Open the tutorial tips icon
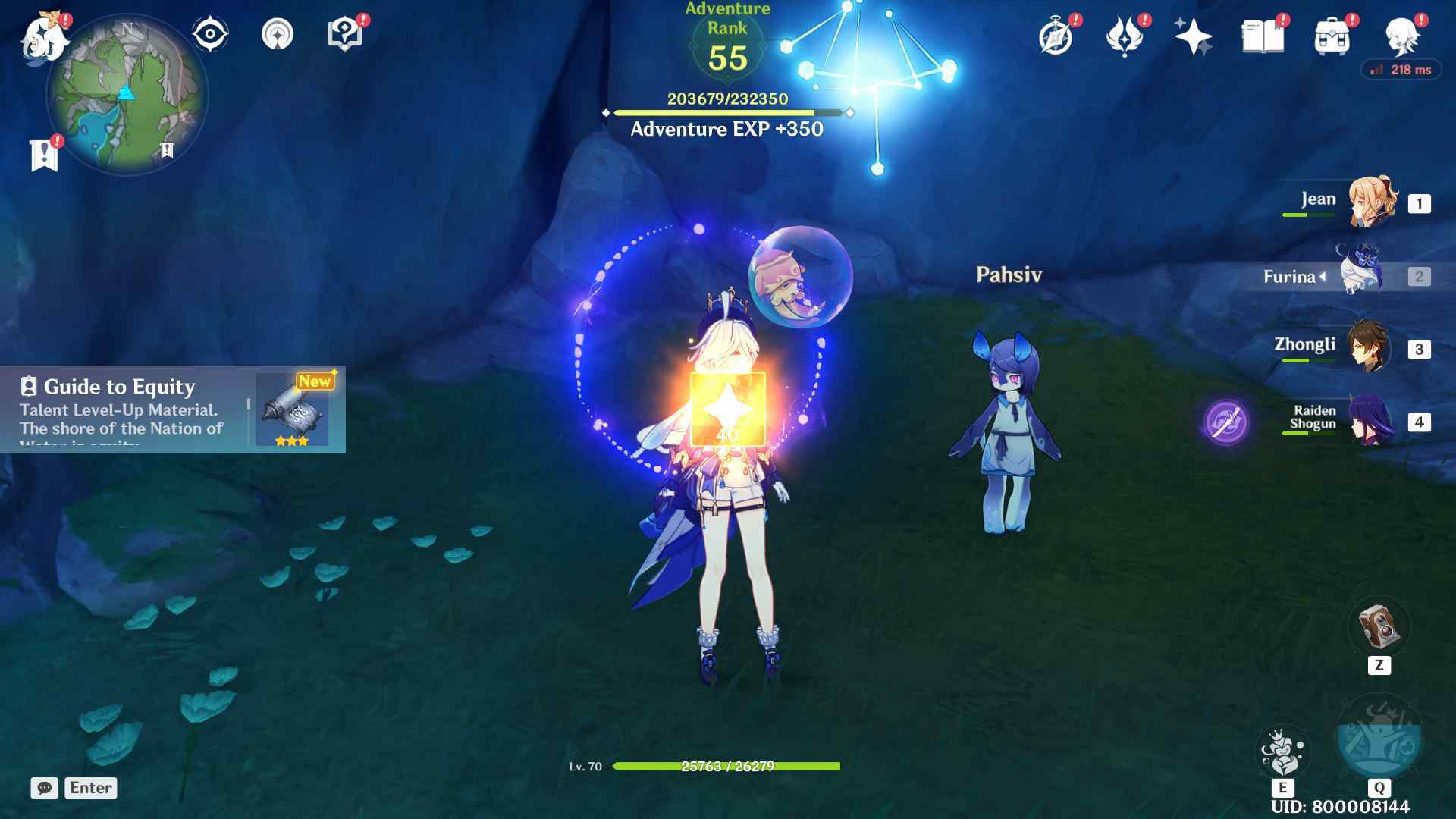The height and width of the screenshot is (819, 1456). [x=344, y=34]
